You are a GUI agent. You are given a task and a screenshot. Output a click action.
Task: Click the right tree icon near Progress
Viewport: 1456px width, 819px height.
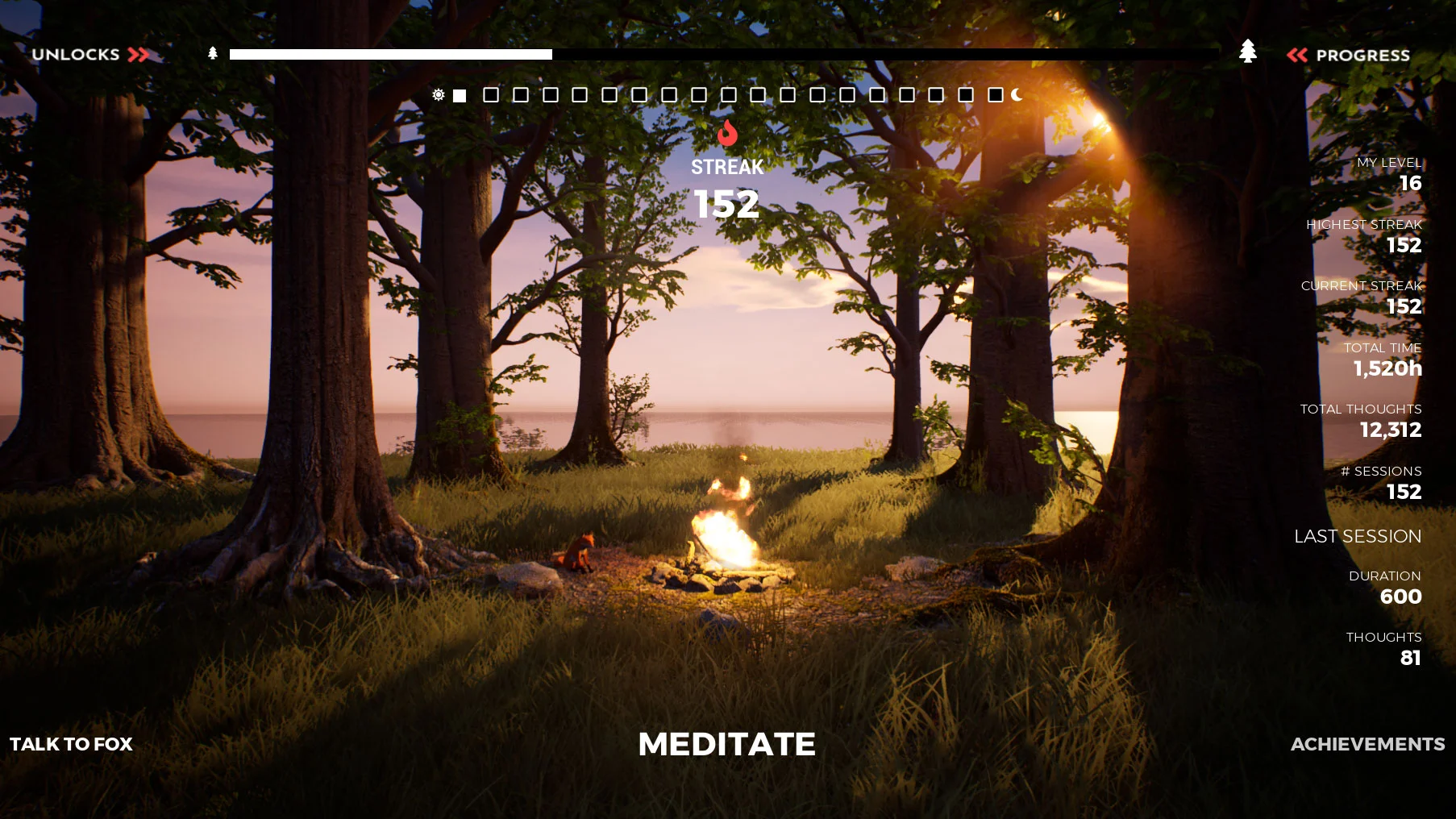(x=1249, y=54)
